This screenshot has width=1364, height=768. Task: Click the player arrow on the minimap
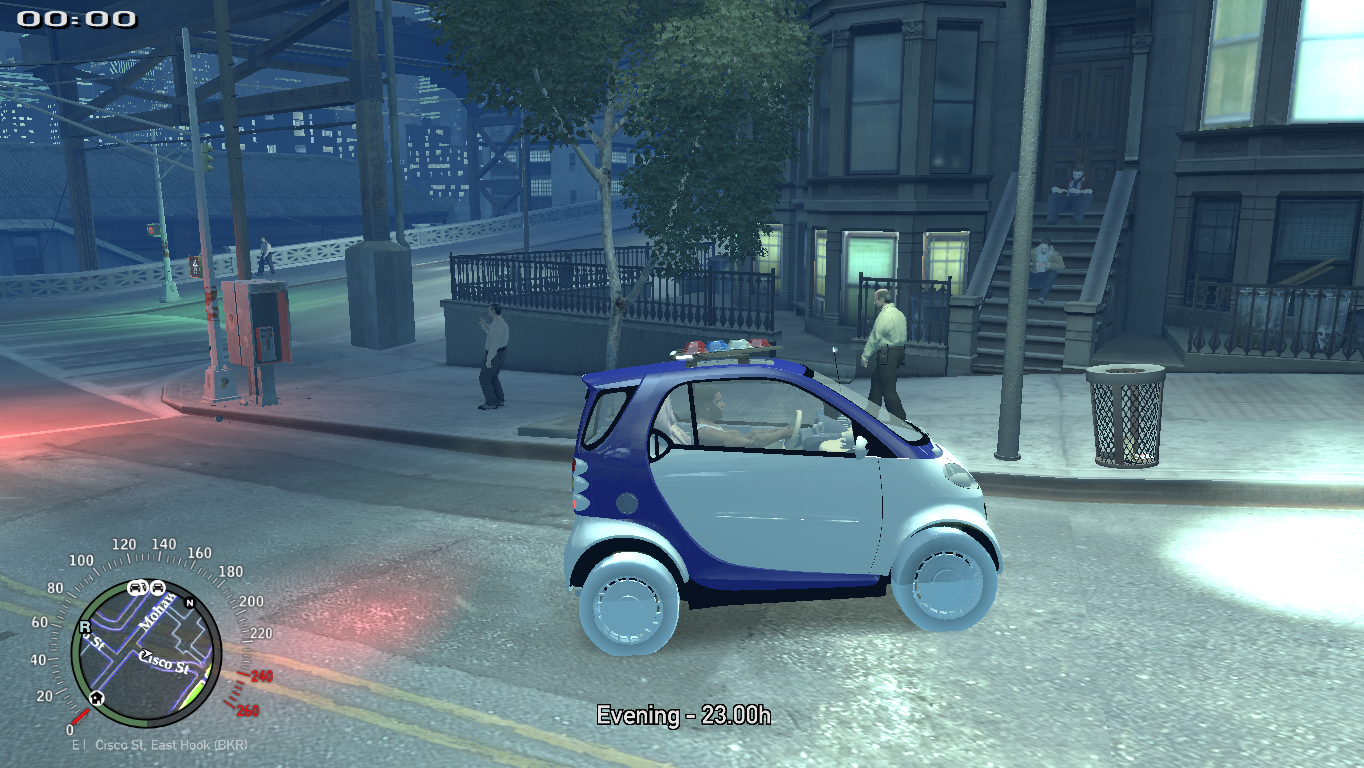pyautogui.click(x=146, y=654)
